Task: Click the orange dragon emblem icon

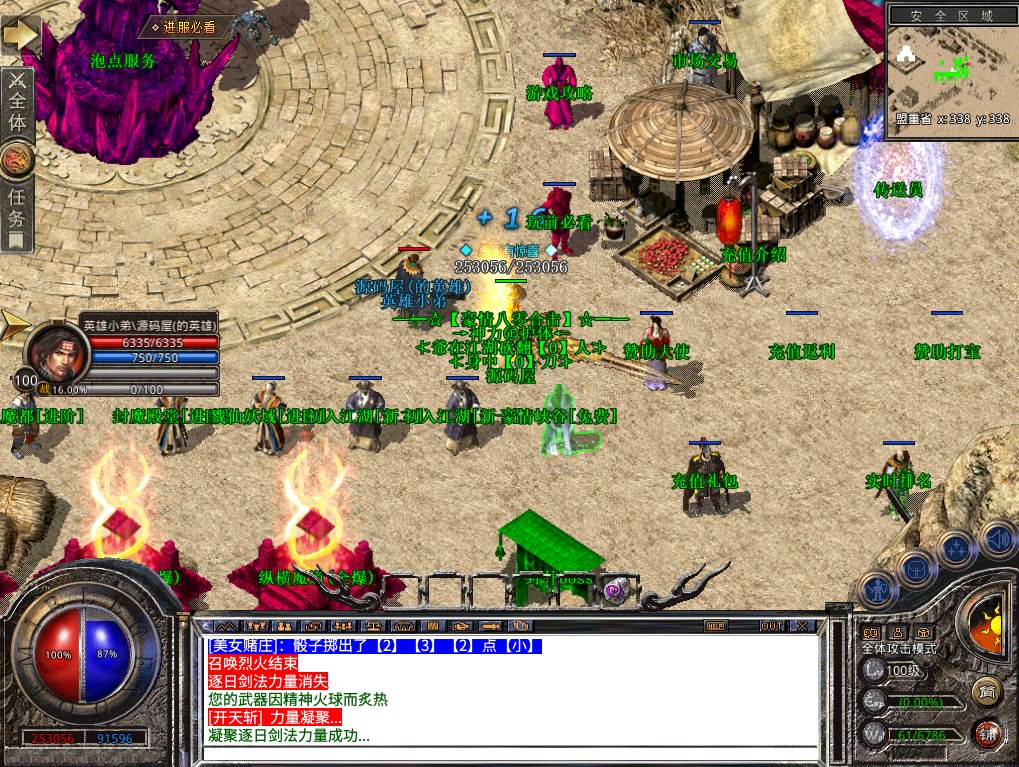Action: point(17,158)
